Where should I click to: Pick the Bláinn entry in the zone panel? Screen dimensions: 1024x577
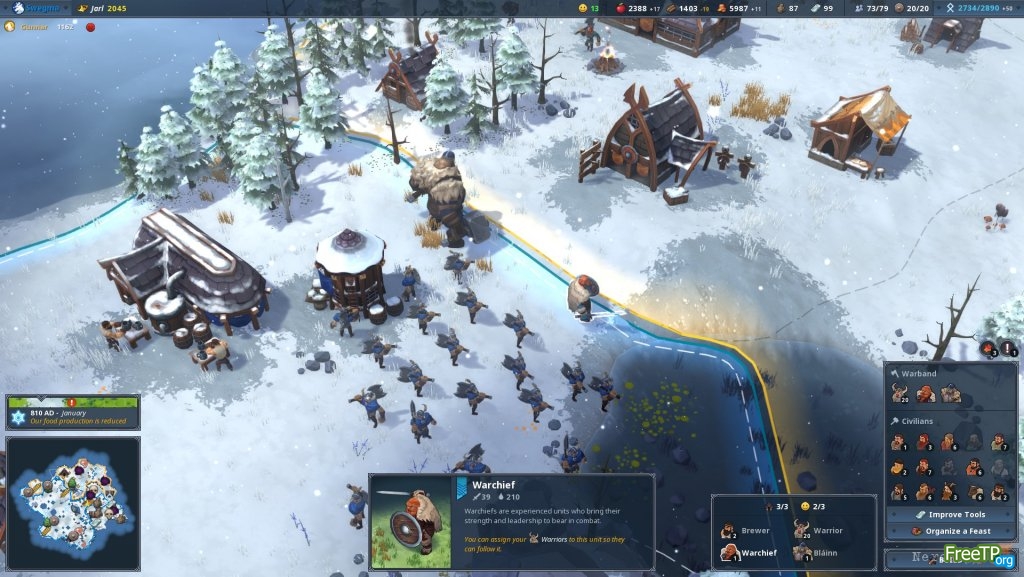tap(820, 553)
